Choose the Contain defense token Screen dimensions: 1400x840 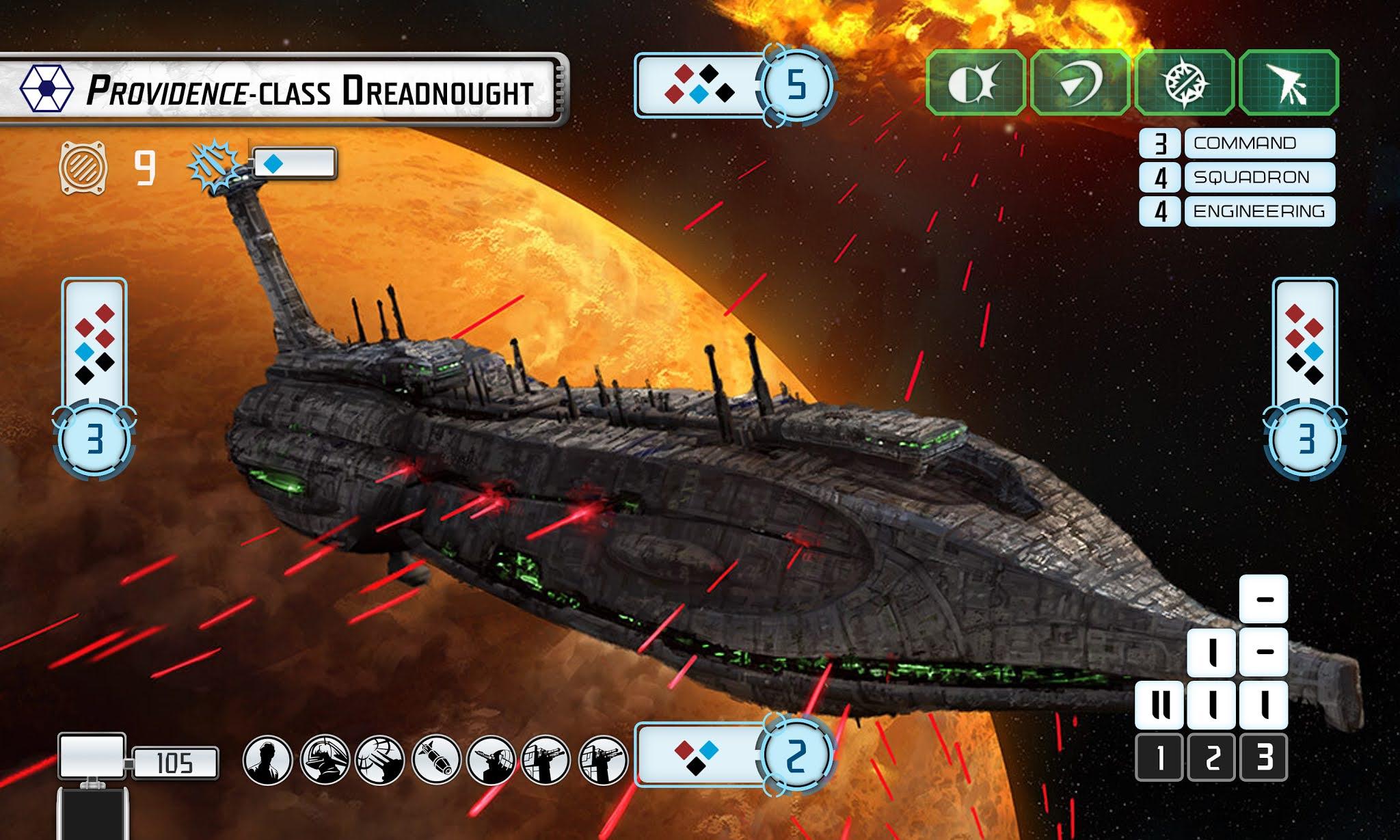[x=1184, y=83]
